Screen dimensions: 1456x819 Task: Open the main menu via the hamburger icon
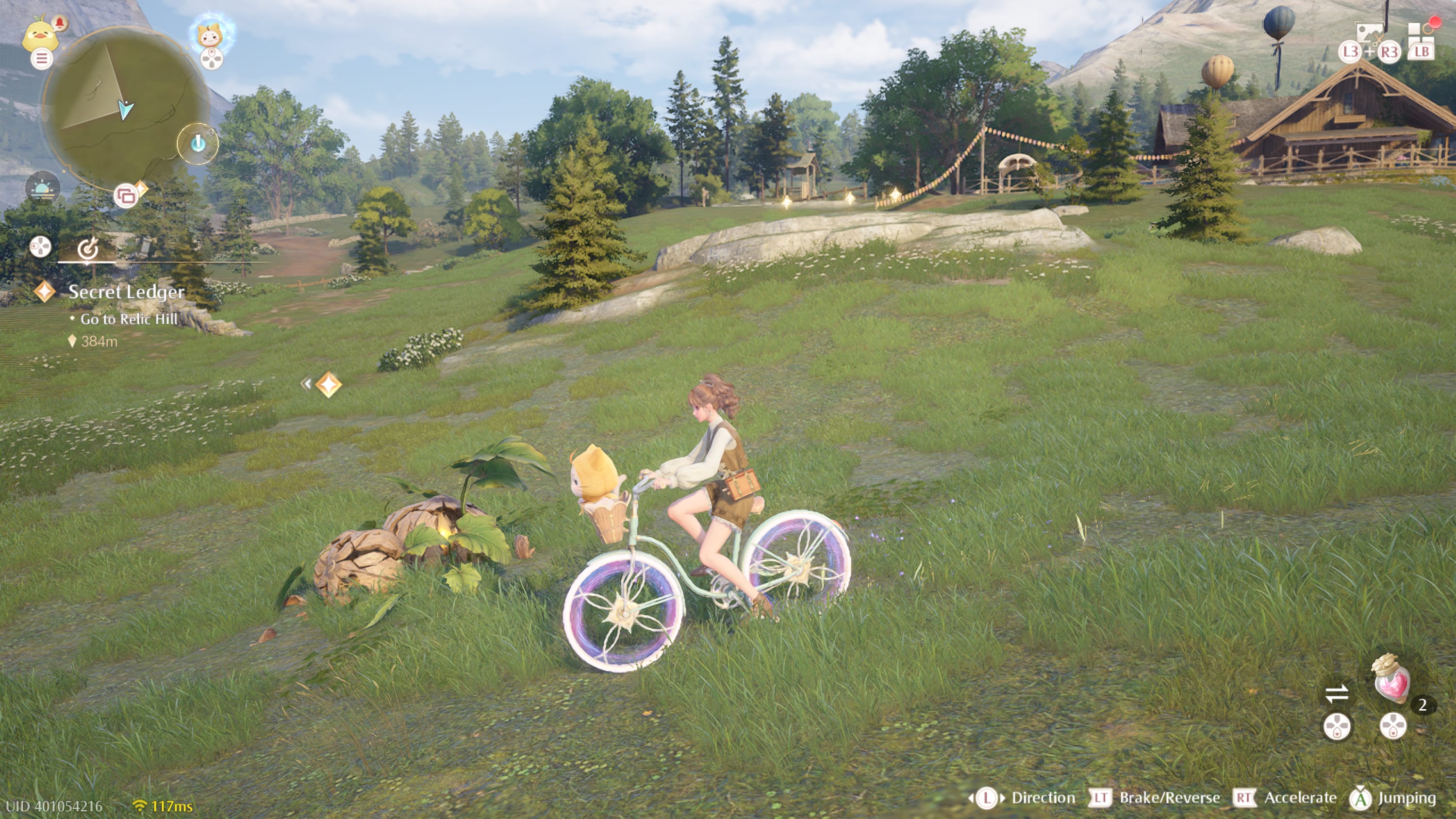pos(42,58)
